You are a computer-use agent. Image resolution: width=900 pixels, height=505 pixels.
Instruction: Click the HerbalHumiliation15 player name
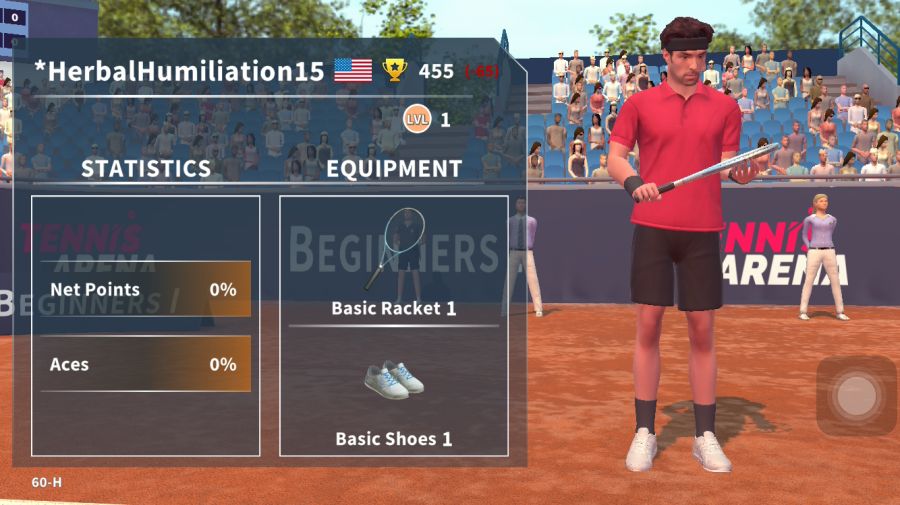tap(180, 71)
